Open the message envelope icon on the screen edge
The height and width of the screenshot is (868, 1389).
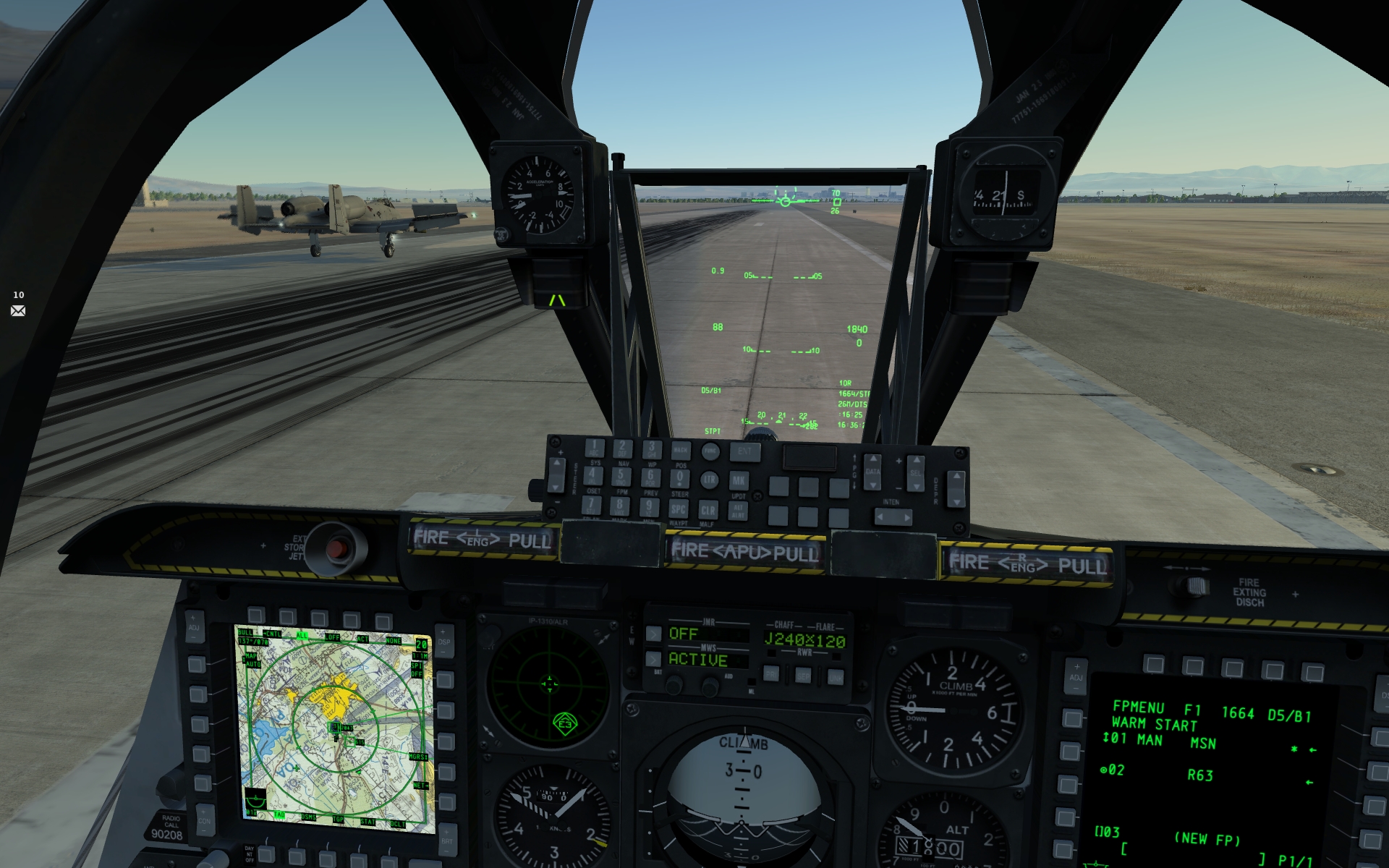tap(18, 310)
